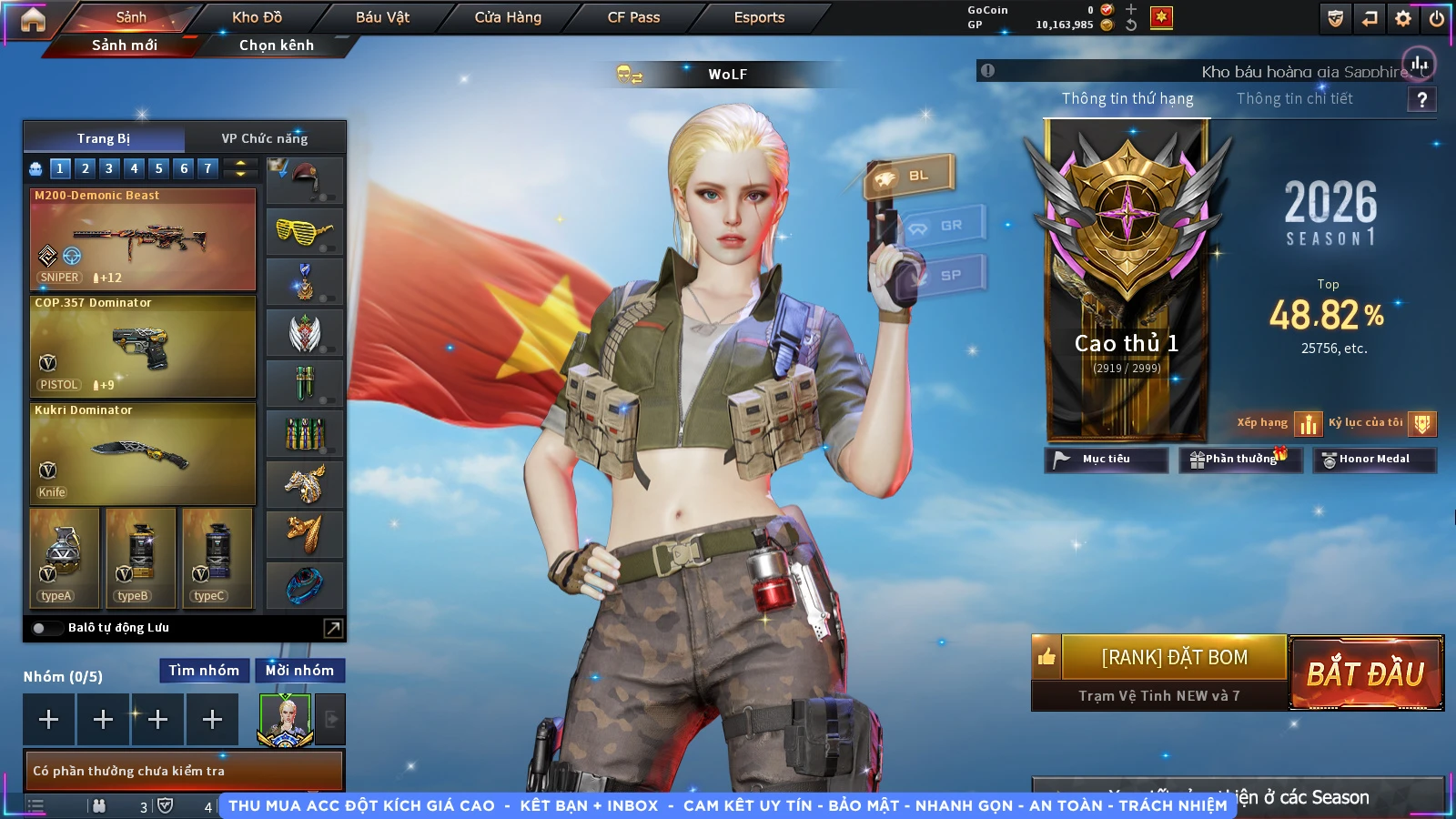Select the M200-Demonic Beast sniper slot
Screen dimensions: 1456x819
[143, 239]
